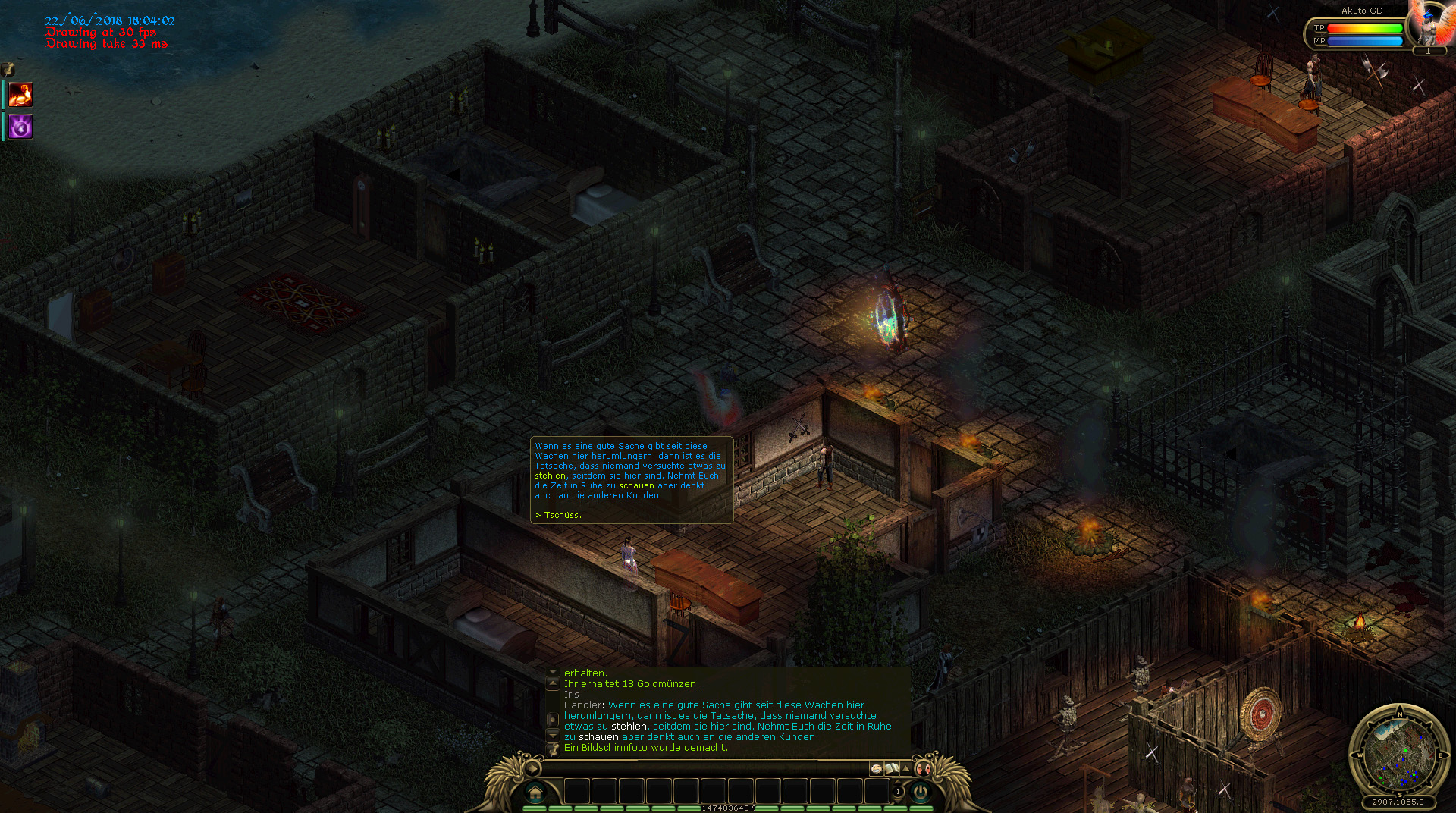Click the purple orb buff icon

coord(20,127)
